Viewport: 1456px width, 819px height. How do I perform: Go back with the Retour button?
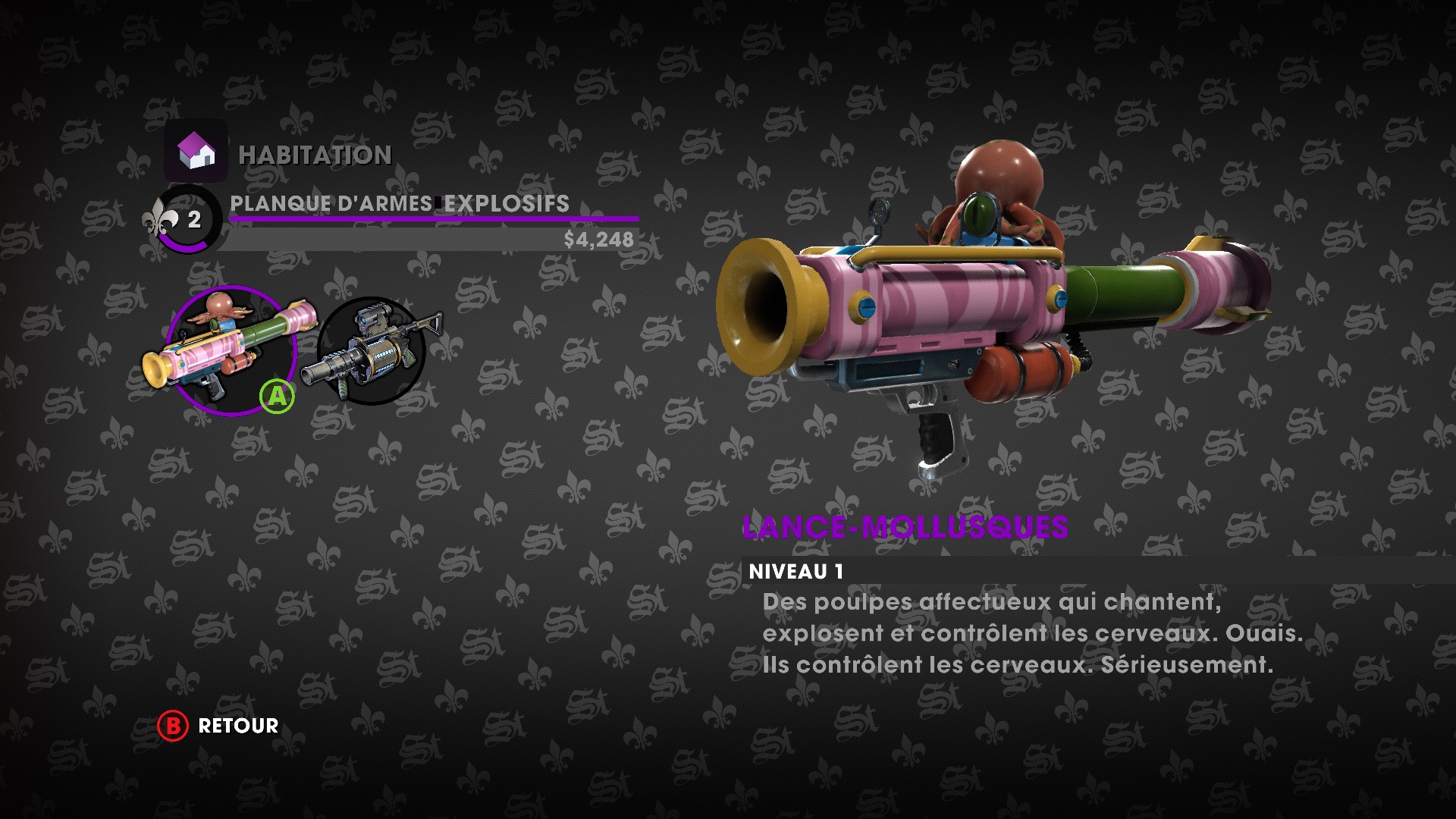(218, 726)
